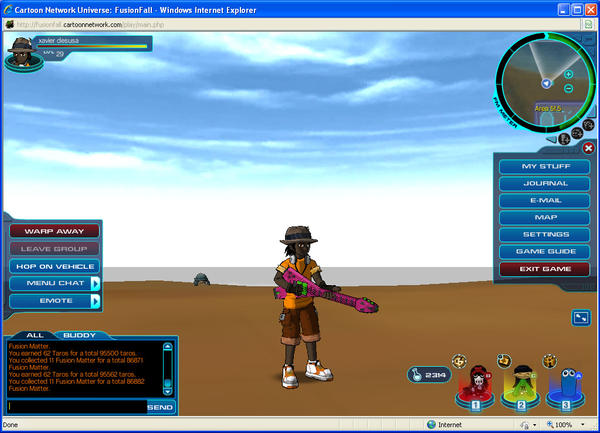Choose Exit Game
Screen dimensions: 600x433
(545, 268)
